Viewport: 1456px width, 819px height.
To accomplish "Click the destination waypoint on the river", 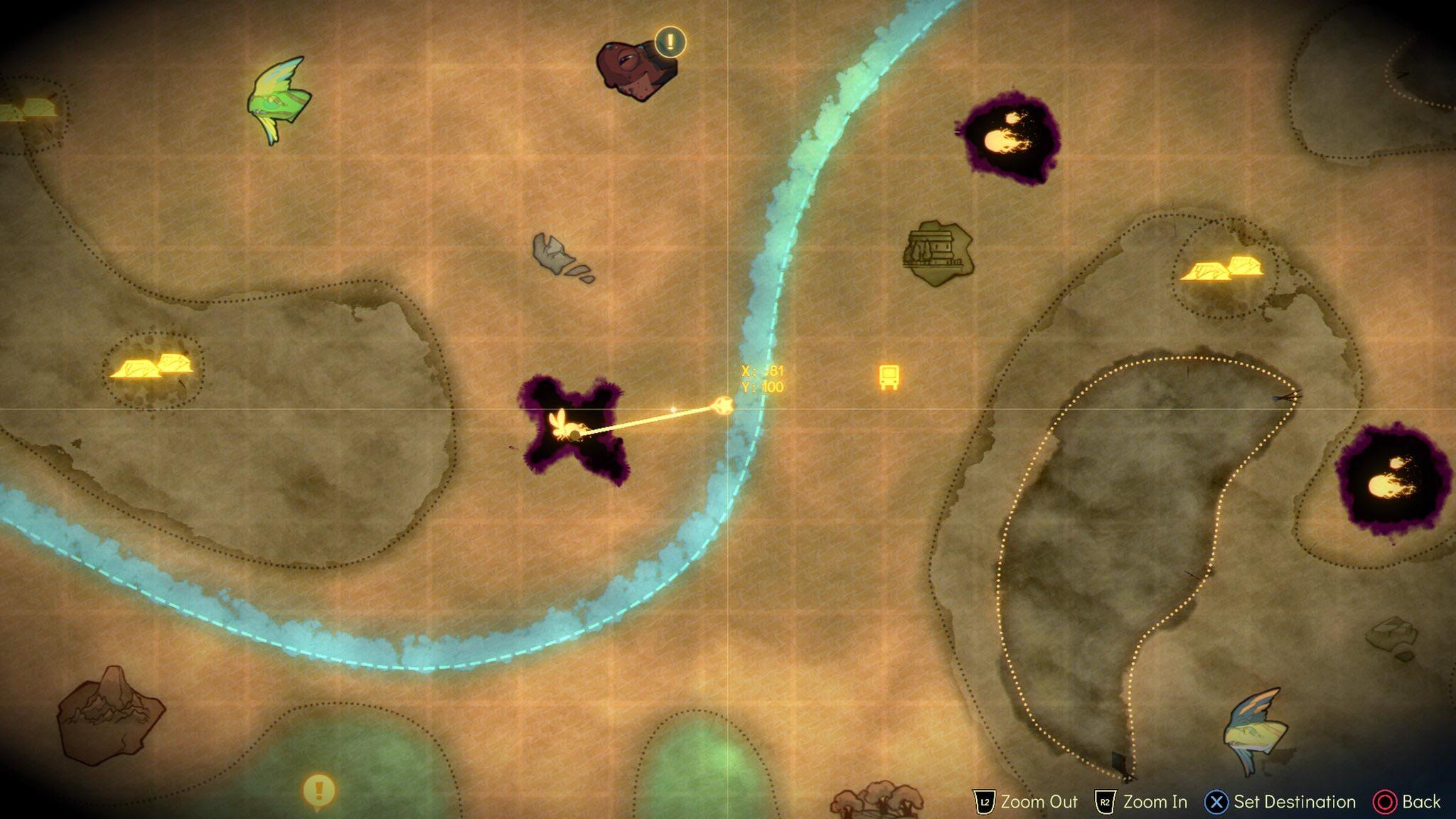I will [x=725, y=406].
